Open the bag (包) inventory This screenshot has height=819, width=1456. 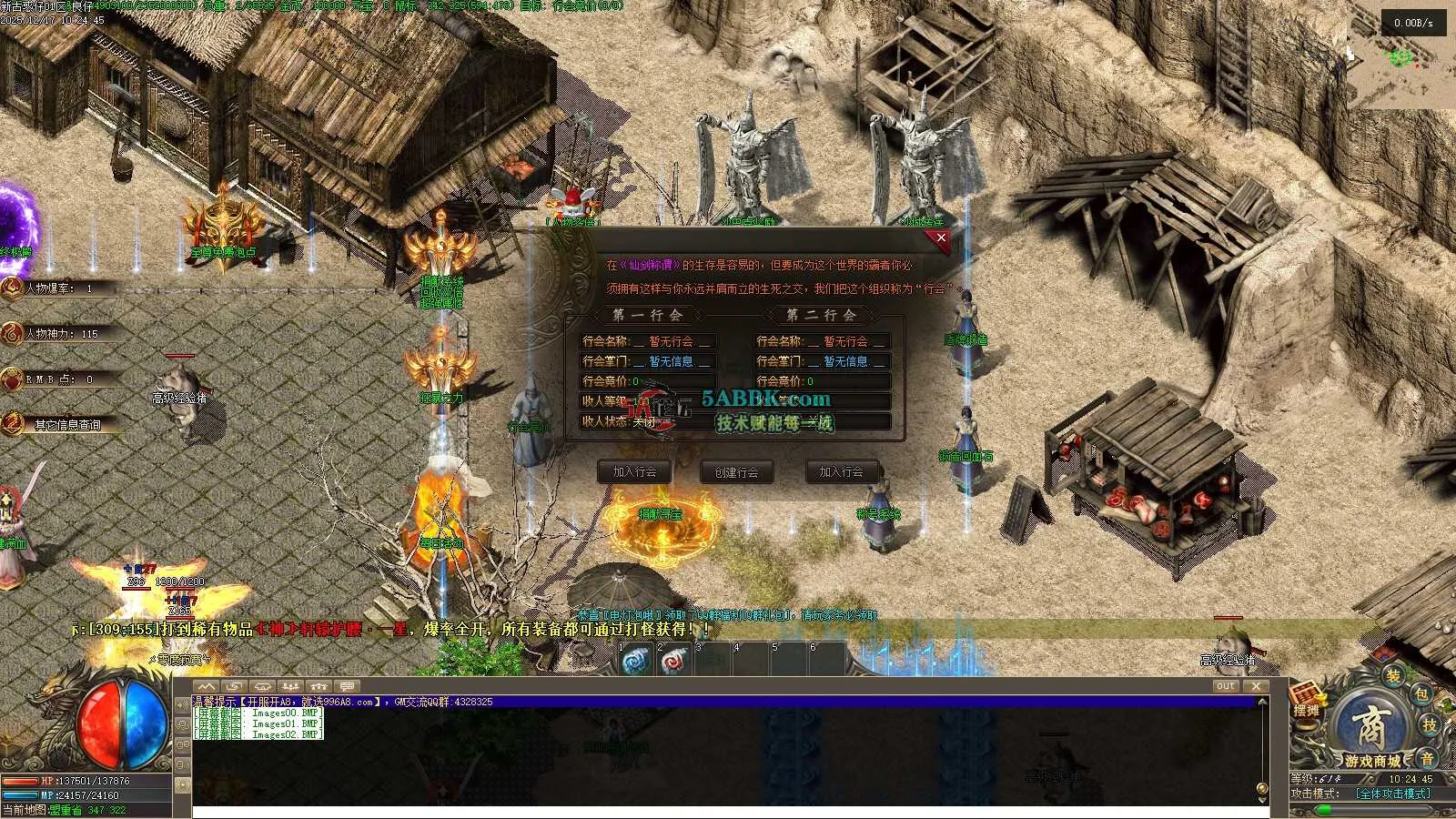coord(1421,694)
